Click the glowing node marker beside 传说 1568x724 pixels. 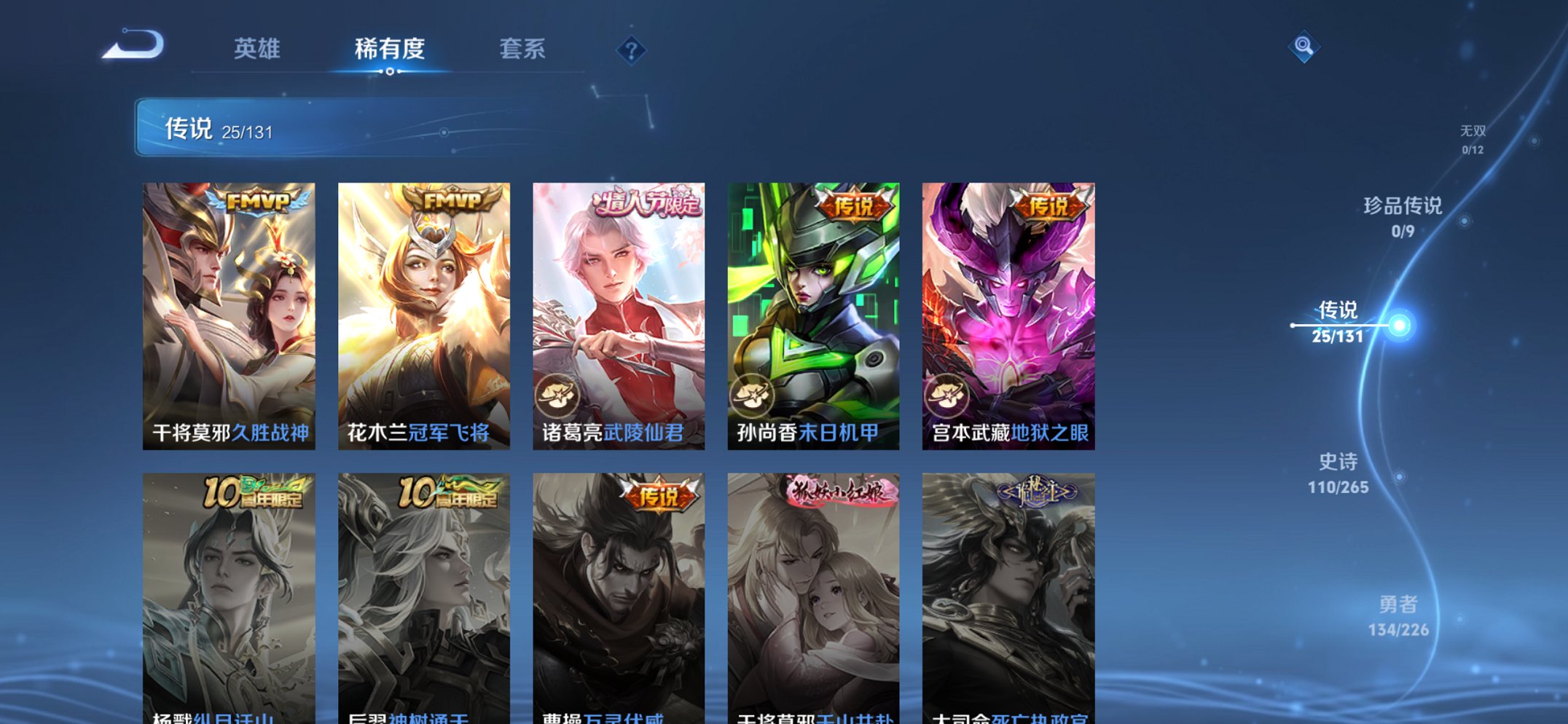click(1400, 325)
